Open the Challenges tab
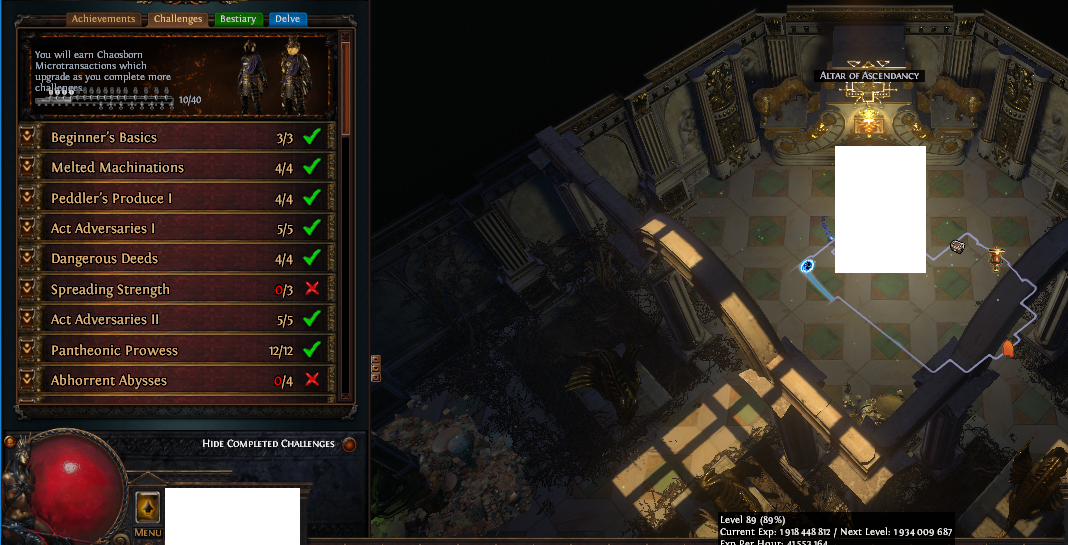This screenshot has height=545, width=1068. tap(178, 19)
